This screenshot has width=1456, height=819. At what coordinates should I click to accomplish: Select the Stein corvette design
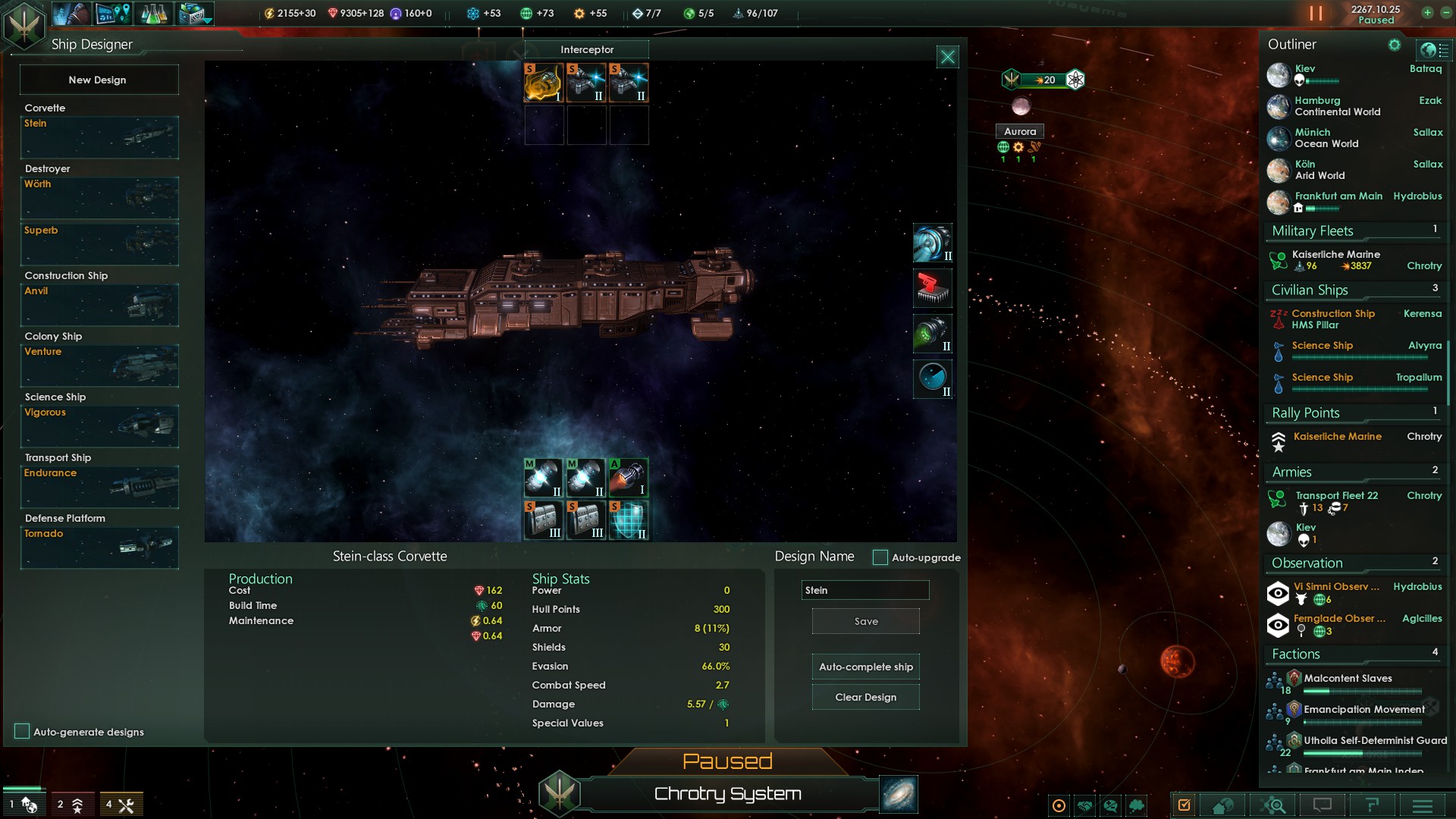point(99,137)
